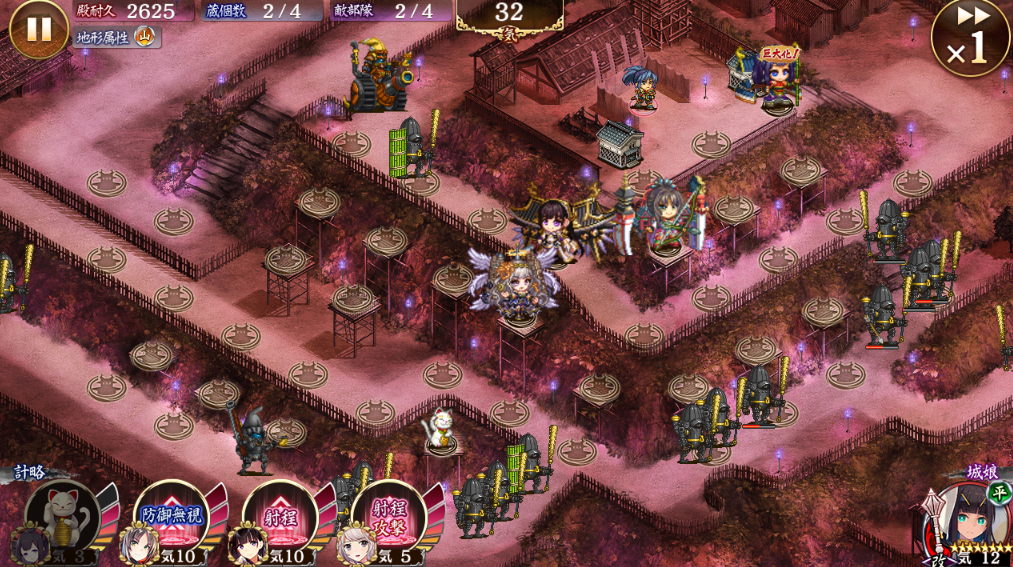Toggle the ×1 game speed button

coord(970,38)
